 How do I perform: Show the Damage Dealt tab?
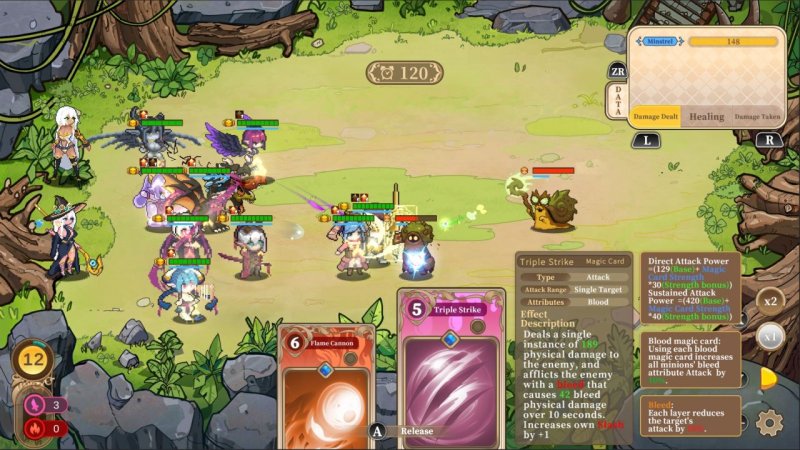coord(656,117)
